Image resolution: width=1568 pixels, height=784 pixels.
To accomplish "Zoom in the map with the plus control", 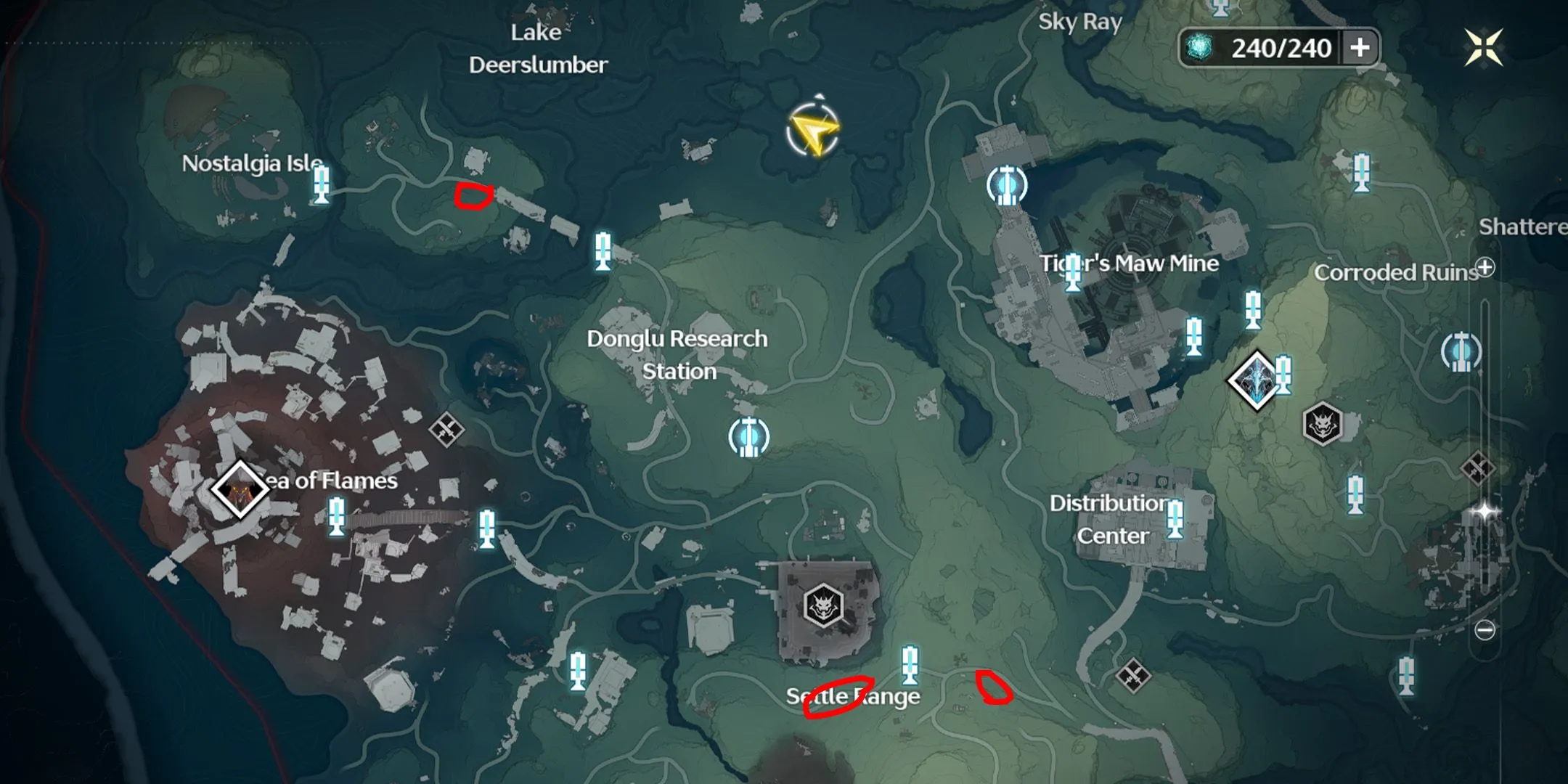I will click(1485, 268).
